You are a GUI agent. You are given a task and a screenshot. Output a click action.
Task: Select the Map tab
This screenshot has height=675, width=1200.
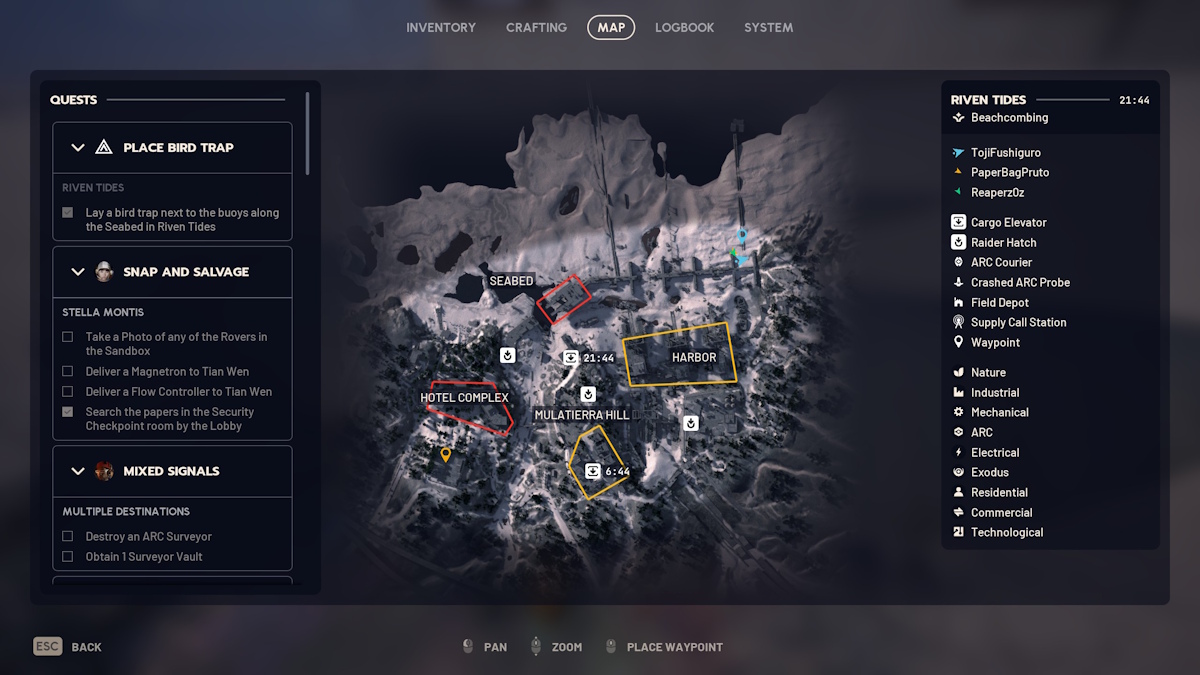(611, 28)
